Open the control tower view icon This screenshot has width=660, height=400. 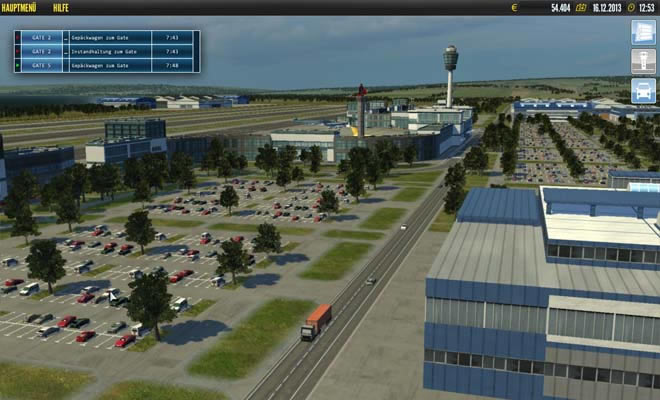point(643,61)
